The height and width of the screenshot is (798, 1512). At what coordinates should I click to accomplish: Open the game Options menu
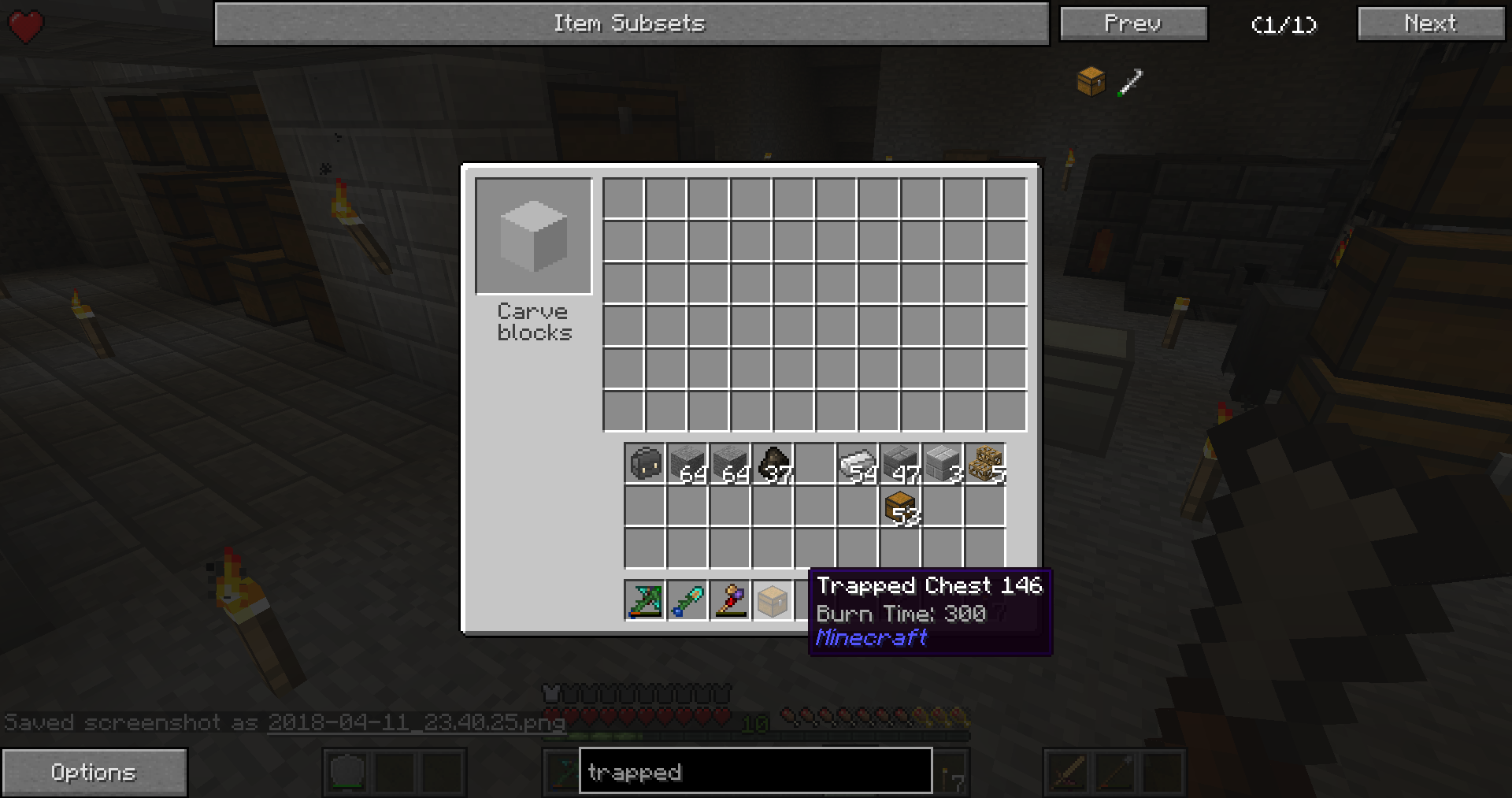(94, 771)
